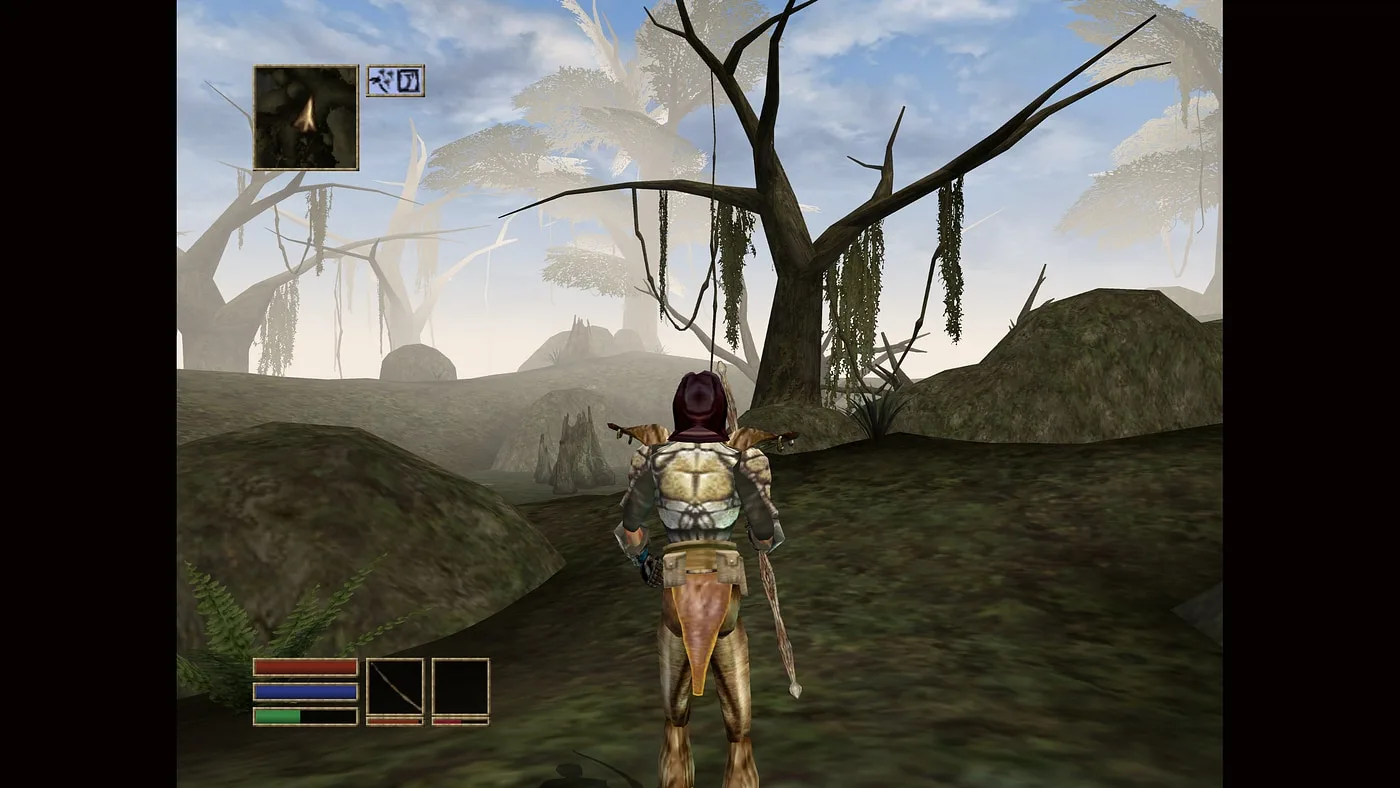
Task: Click the blue magicka bar
Action: click(x=305, y=690)
